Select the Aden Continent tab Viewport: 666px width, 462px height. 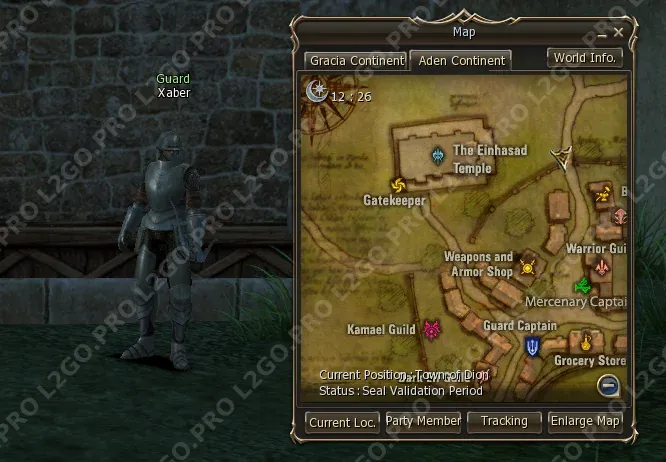(x=461, y=61)
